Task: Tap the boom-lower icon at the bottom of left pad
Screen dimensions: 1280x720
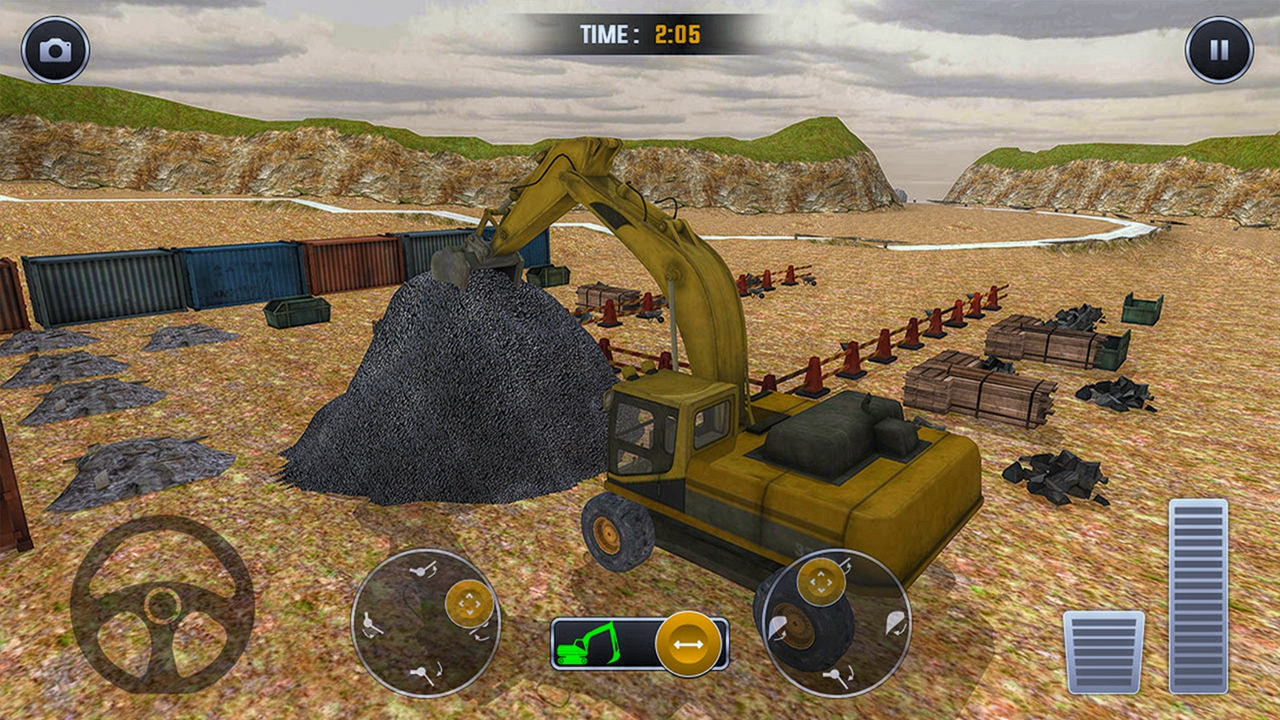Action: pos(422,671)
